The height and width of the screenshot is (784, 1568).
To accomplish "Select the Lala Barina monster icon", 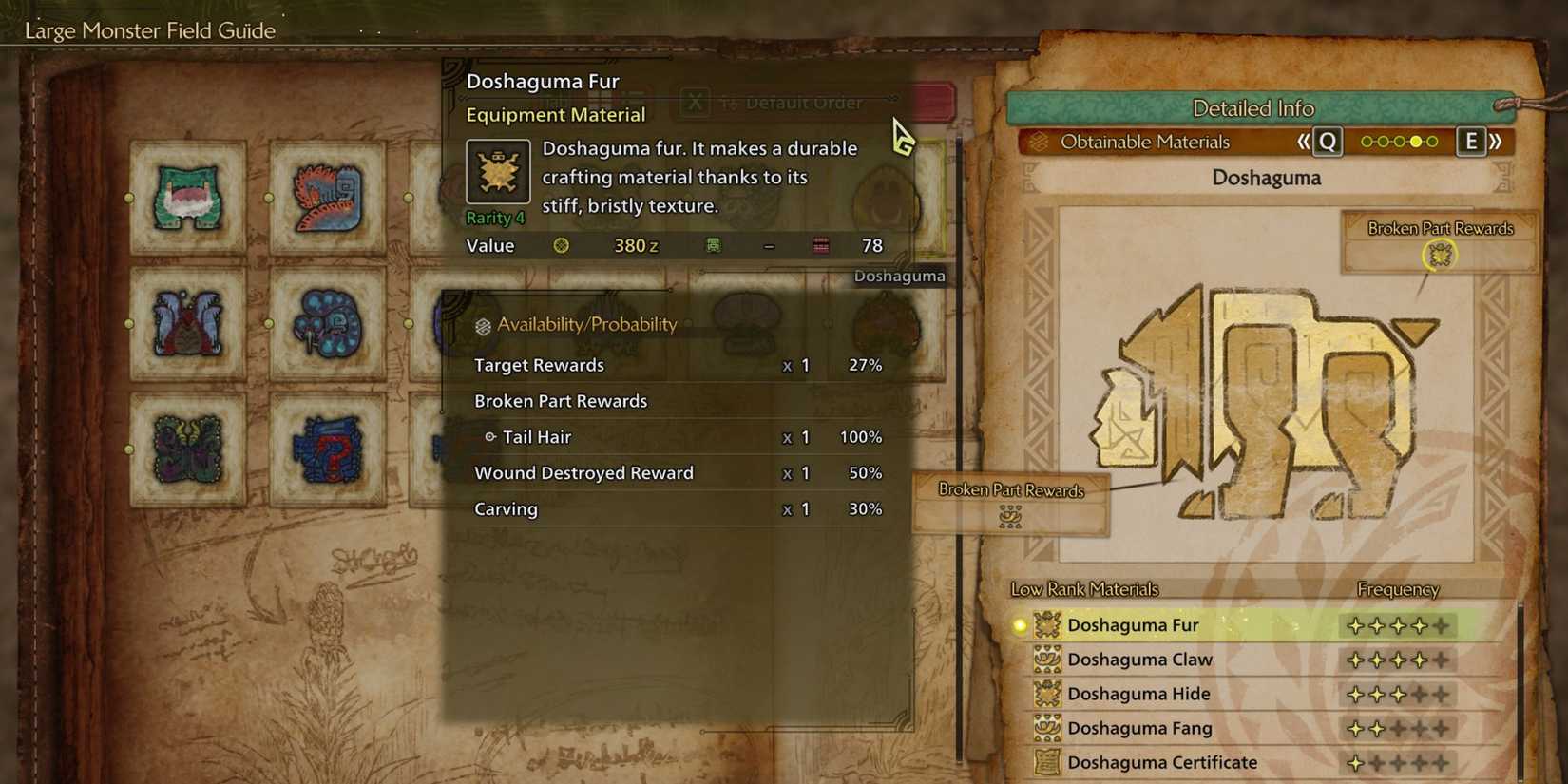I will (186, 323).
